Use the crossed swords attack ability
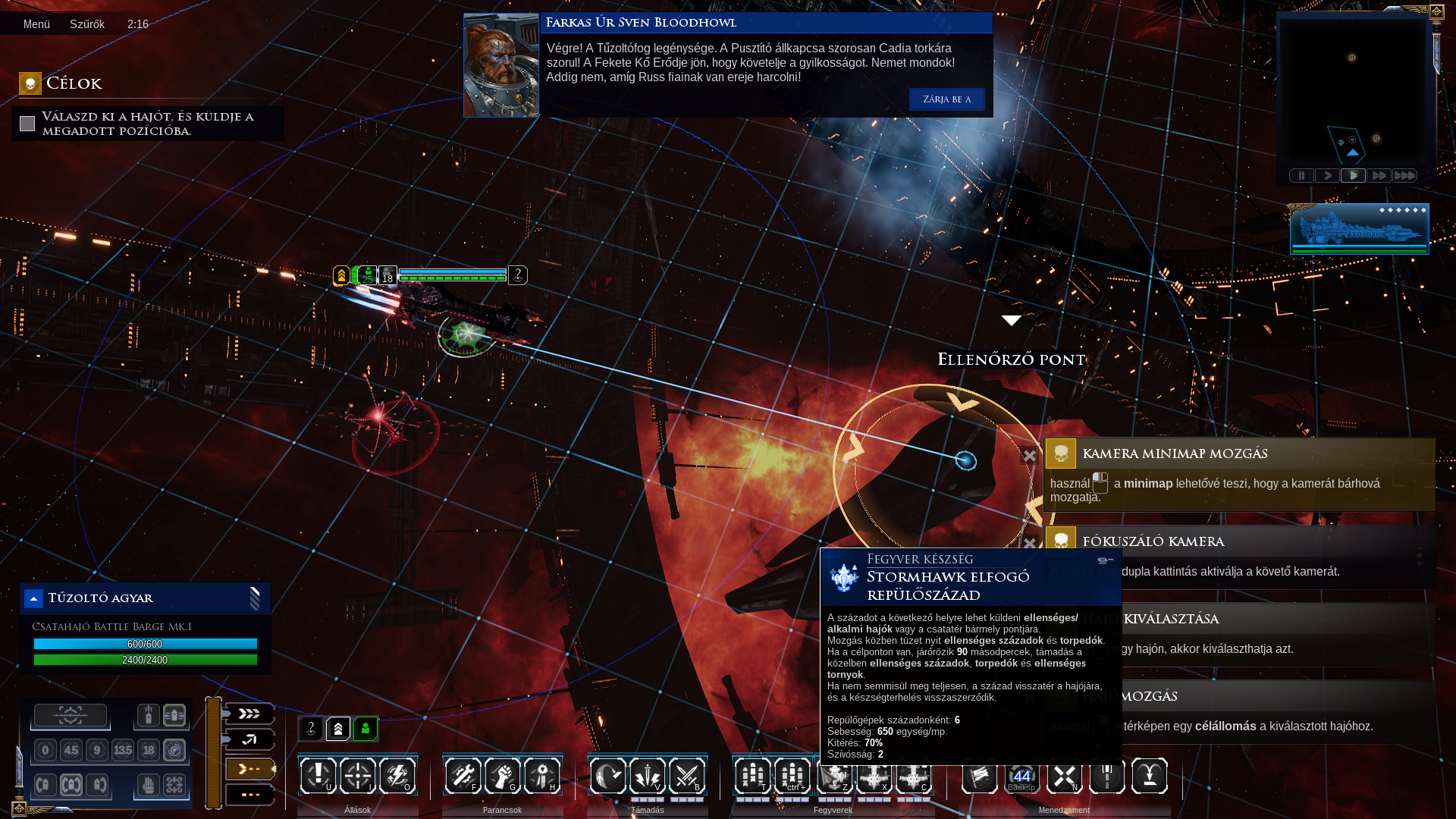Screen dimensions: 1456x819 [687, 776]
